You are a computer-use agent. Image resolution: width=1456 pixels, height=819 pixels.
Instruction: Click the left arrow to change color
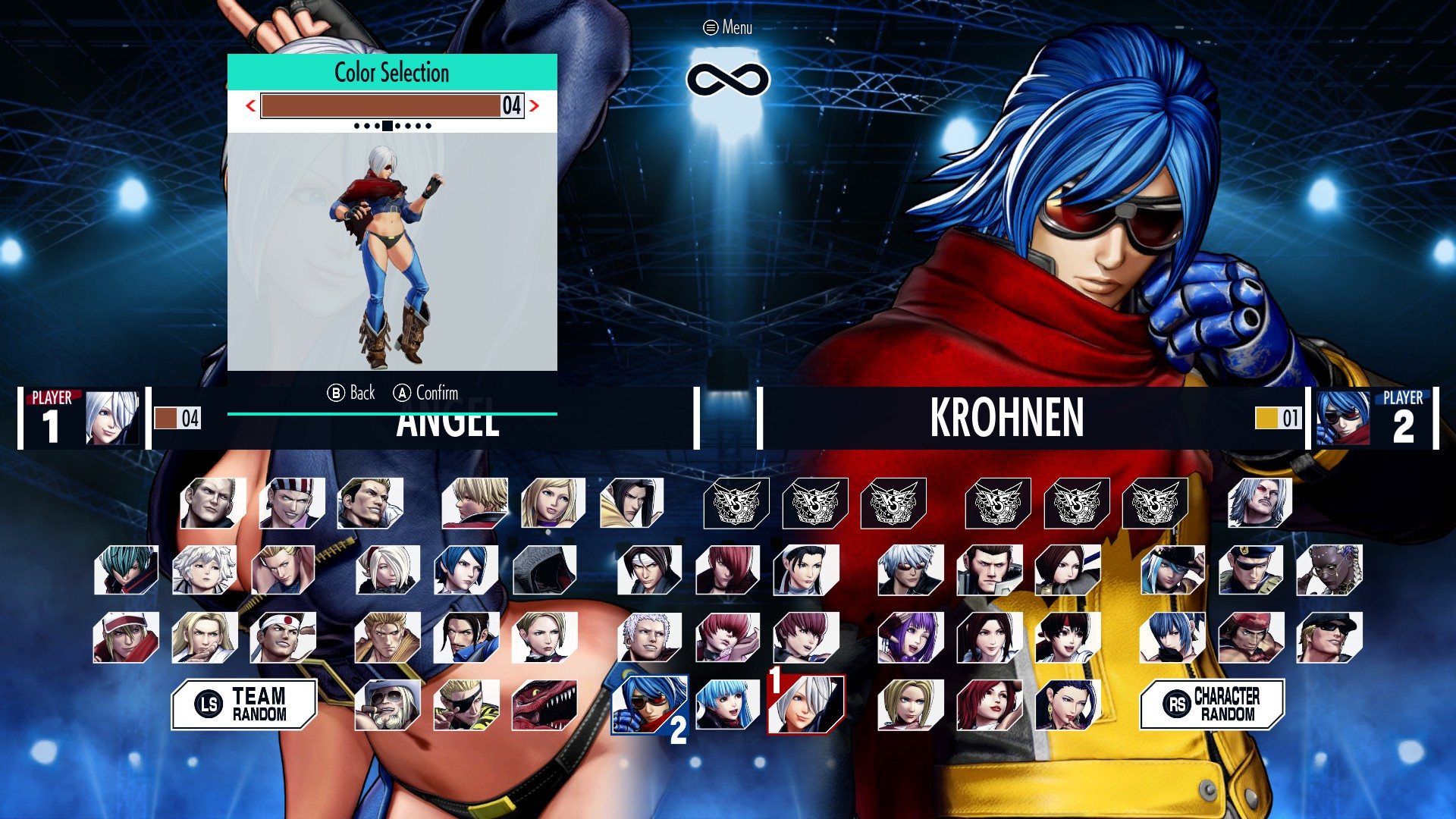pyautogui.click(x=250, y=106)
